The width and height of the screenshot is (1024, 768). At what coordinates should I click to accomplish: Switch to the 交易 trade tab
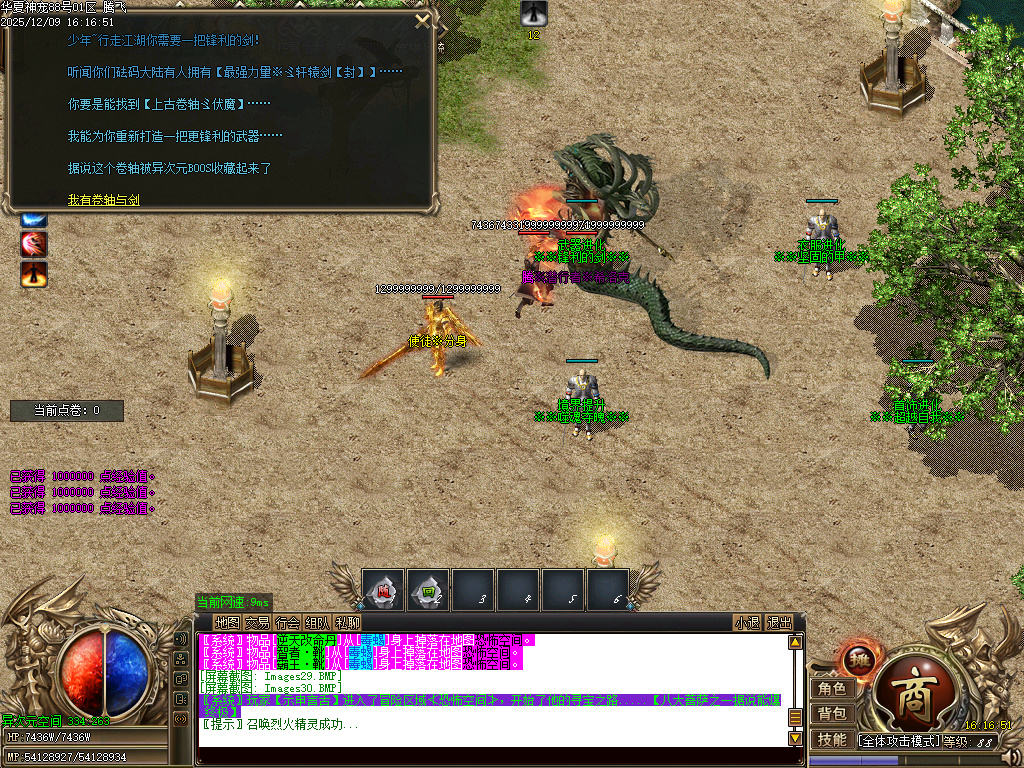257,622
